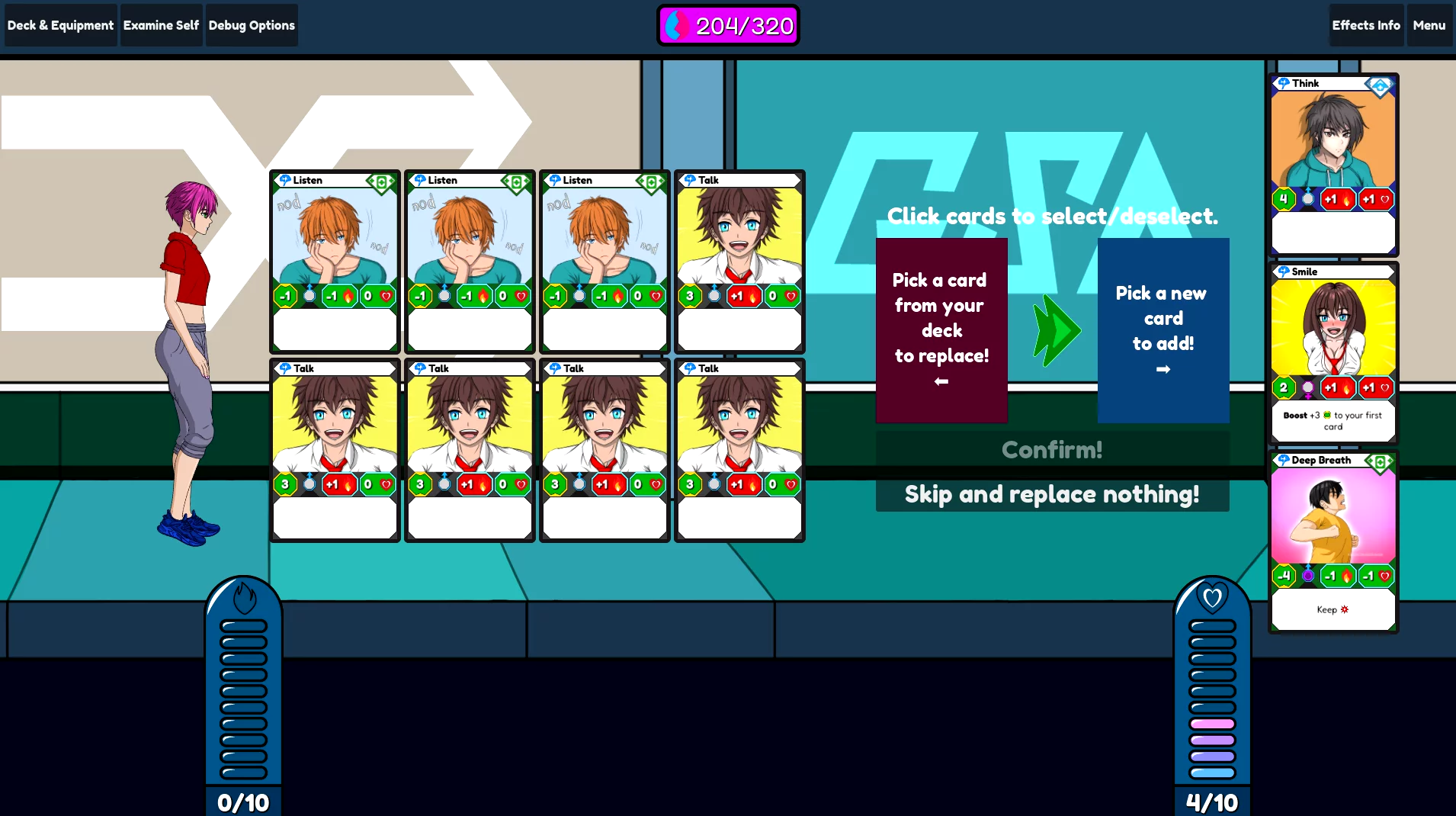Click the purple symbol badge on Smile card
The width and height of the screenshot is (1456, 816).
(x=1307, y=388)
